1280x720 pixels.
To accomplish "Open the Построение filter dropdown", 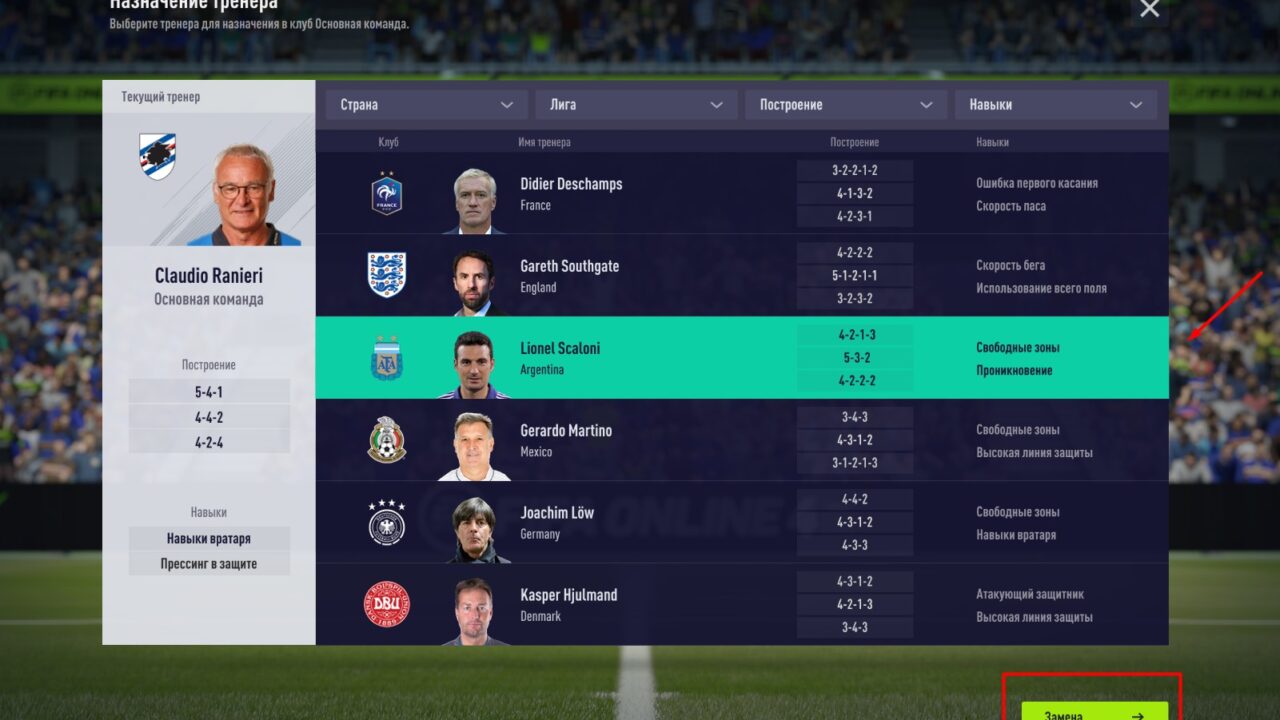I will pos(846,105).
